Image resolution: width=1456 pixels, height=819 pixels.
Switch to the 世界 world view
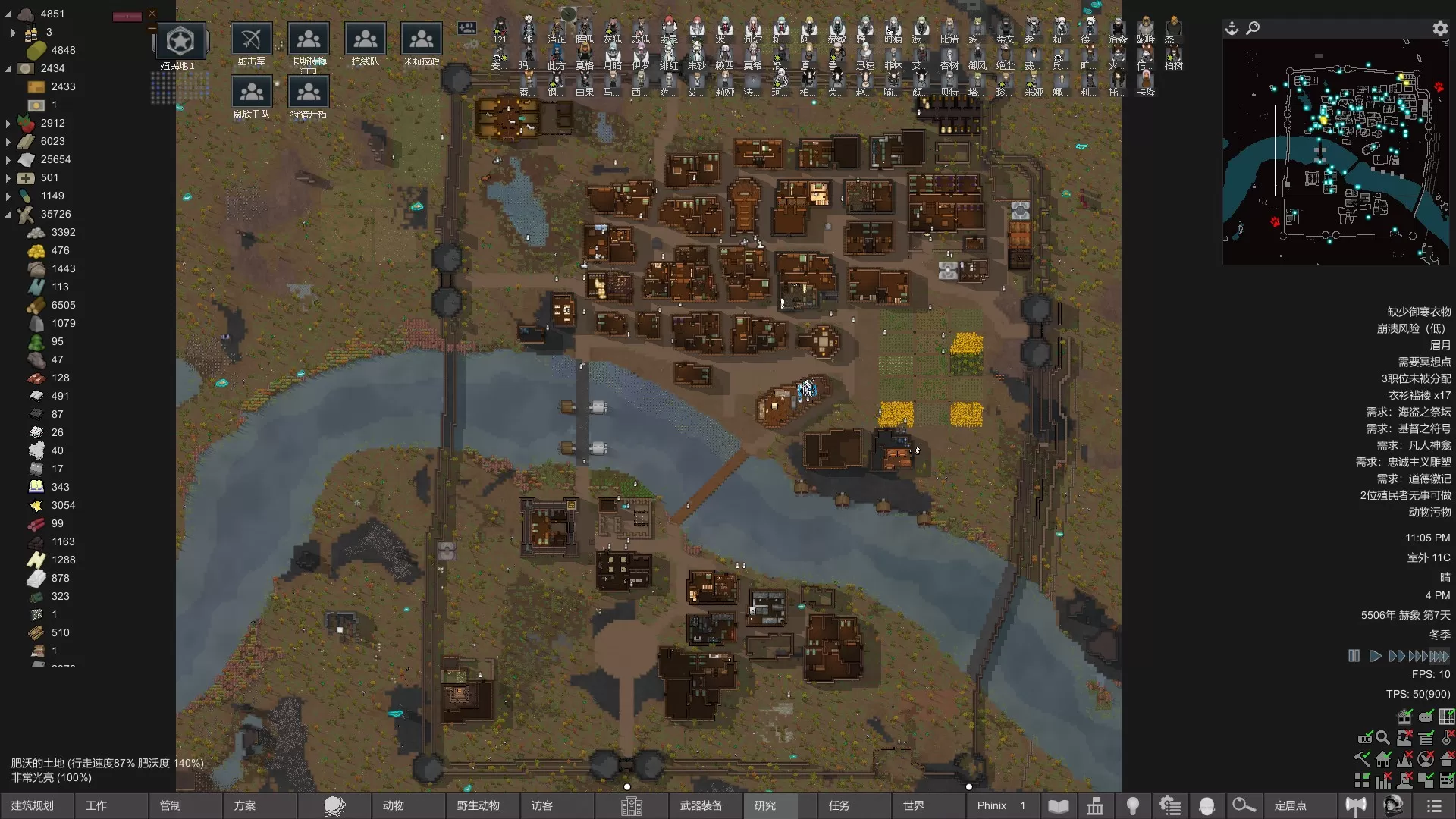tap(914, 805)
